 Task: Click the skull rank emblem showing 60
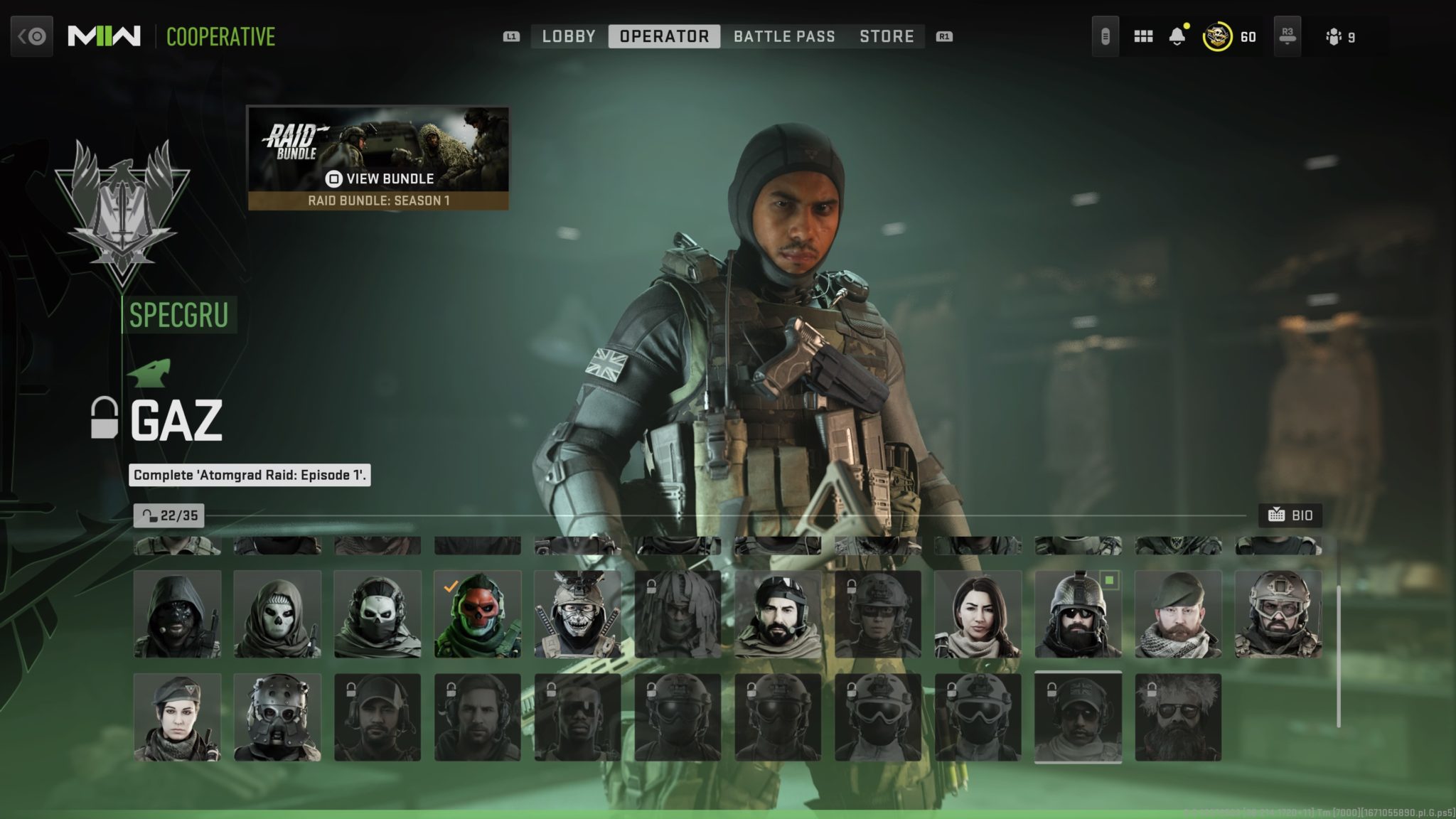1217,35
